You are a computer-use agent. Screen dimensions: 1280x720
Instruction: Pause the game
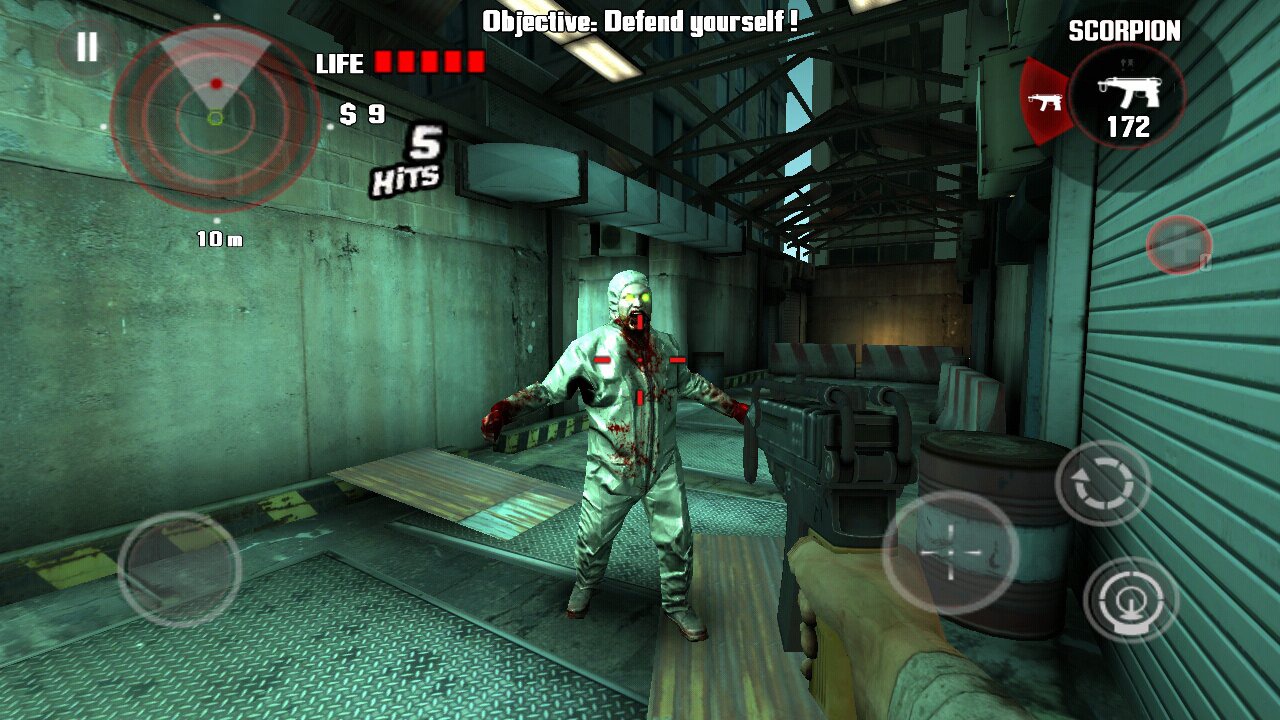(87, 47)
